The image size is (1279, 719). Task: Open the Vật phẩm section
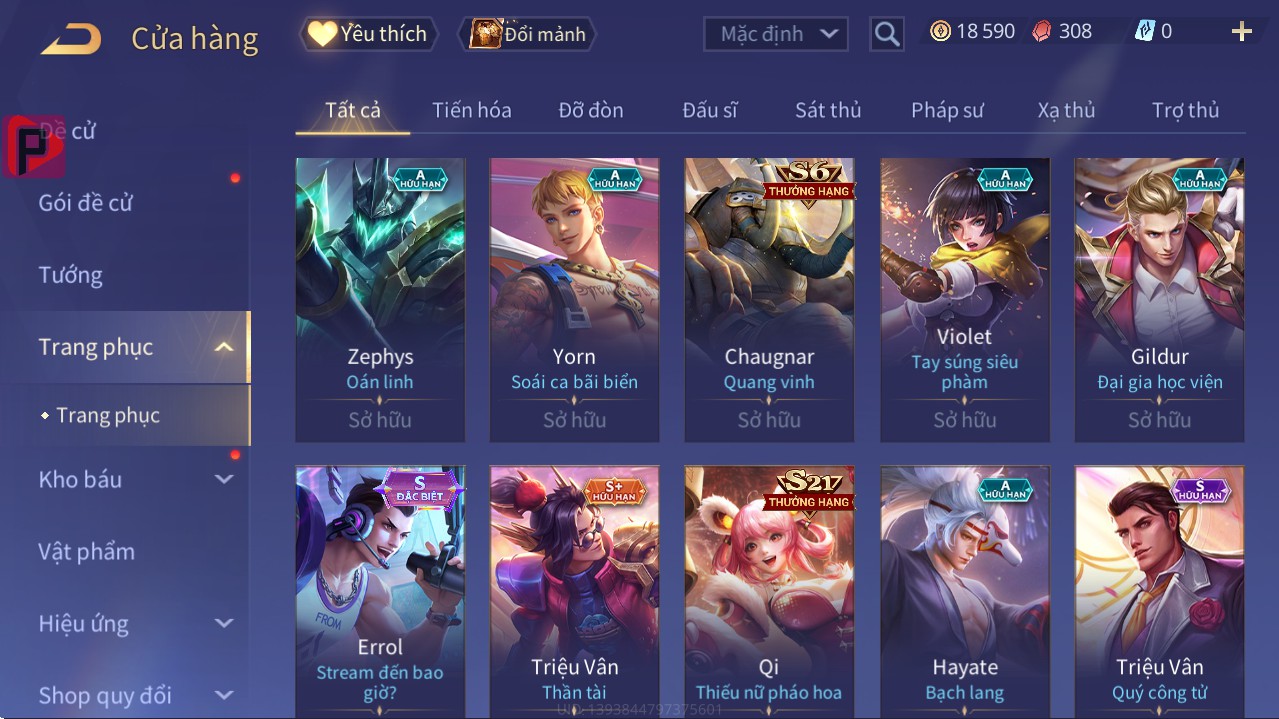[x=87, y=551]
